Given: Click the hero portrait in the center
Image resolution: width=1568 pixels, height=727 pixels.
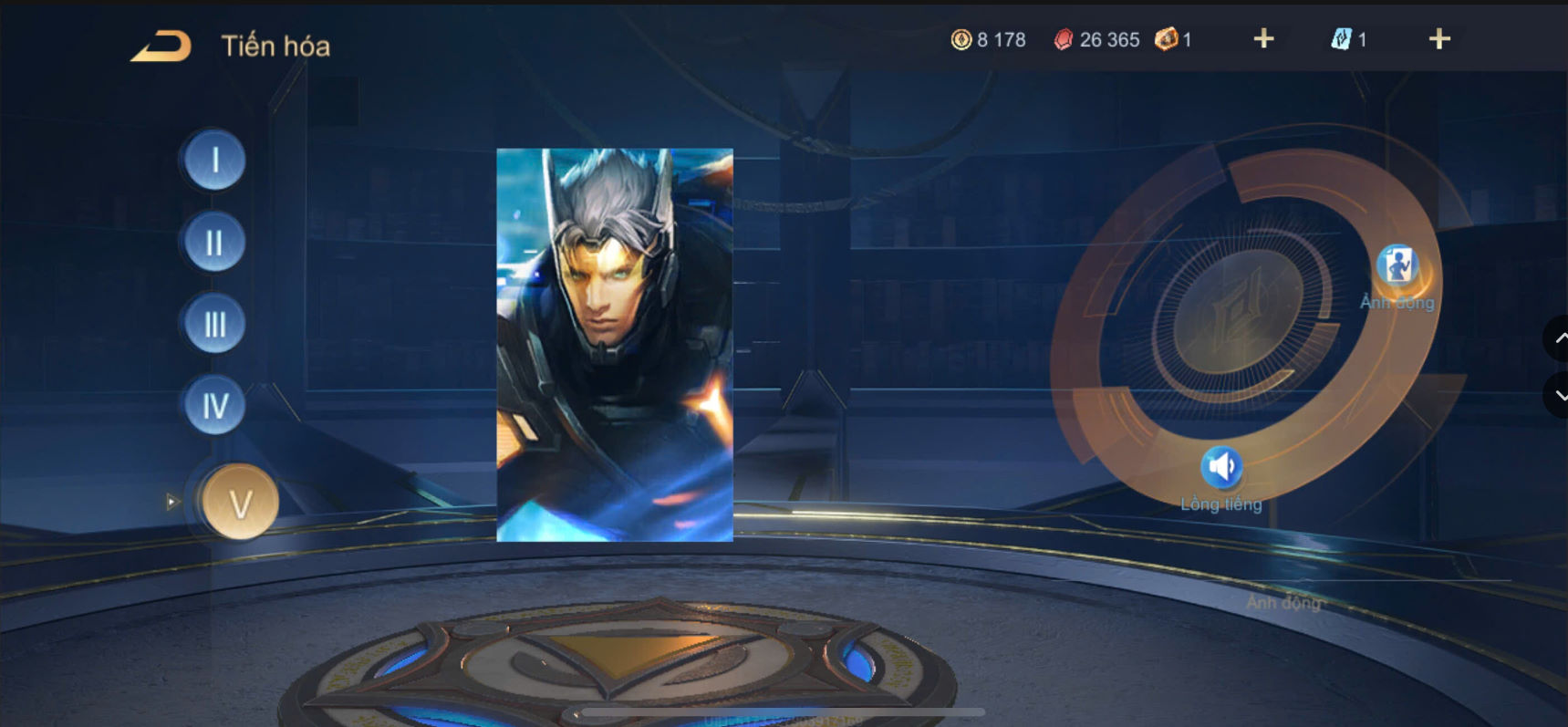Looking at the screenshot, I should [614, 344].
